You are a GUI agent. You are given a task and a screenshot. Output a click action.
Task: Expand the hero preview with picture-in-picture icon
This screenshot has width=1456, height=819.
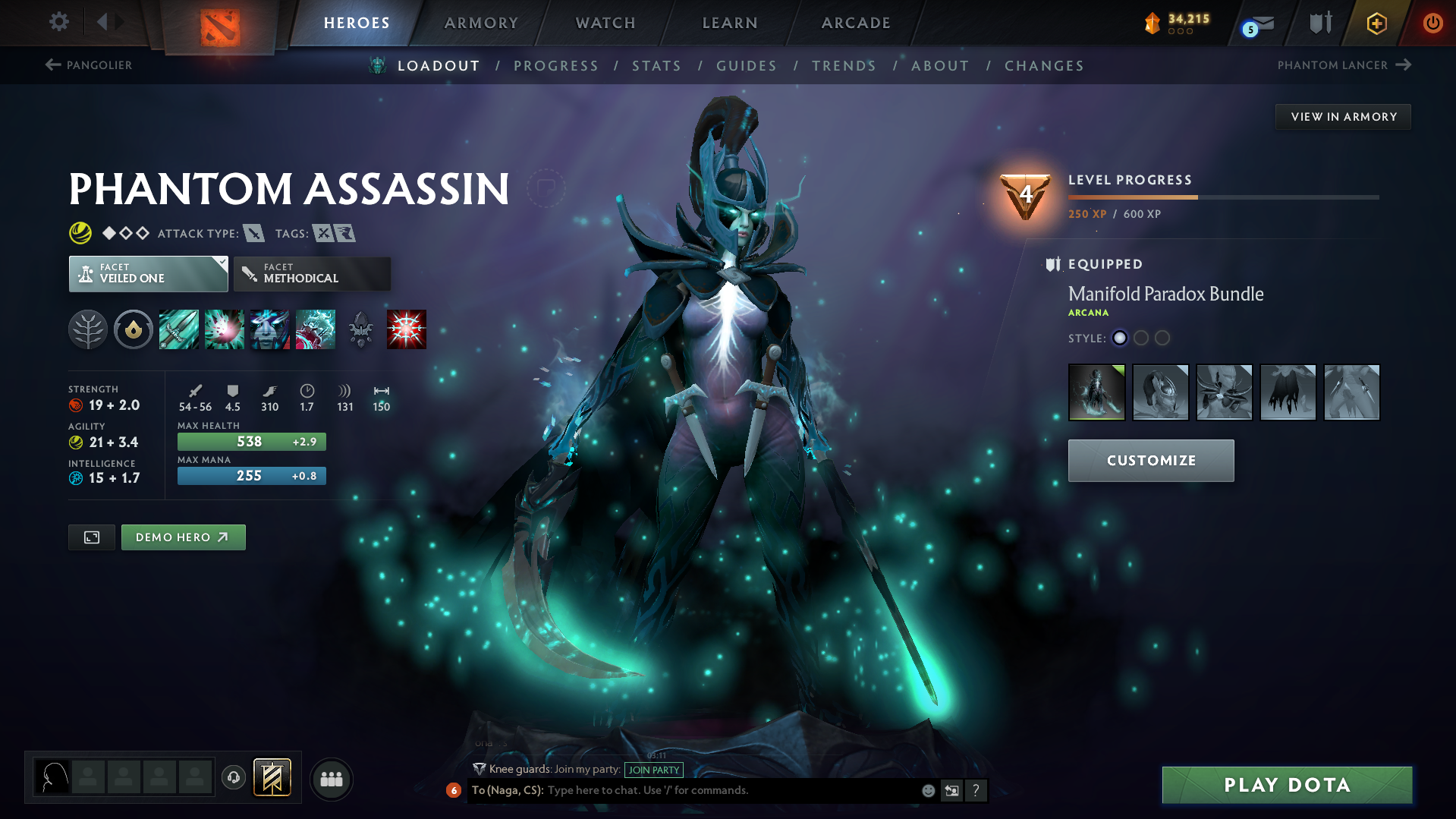click(x=91, y=537)
